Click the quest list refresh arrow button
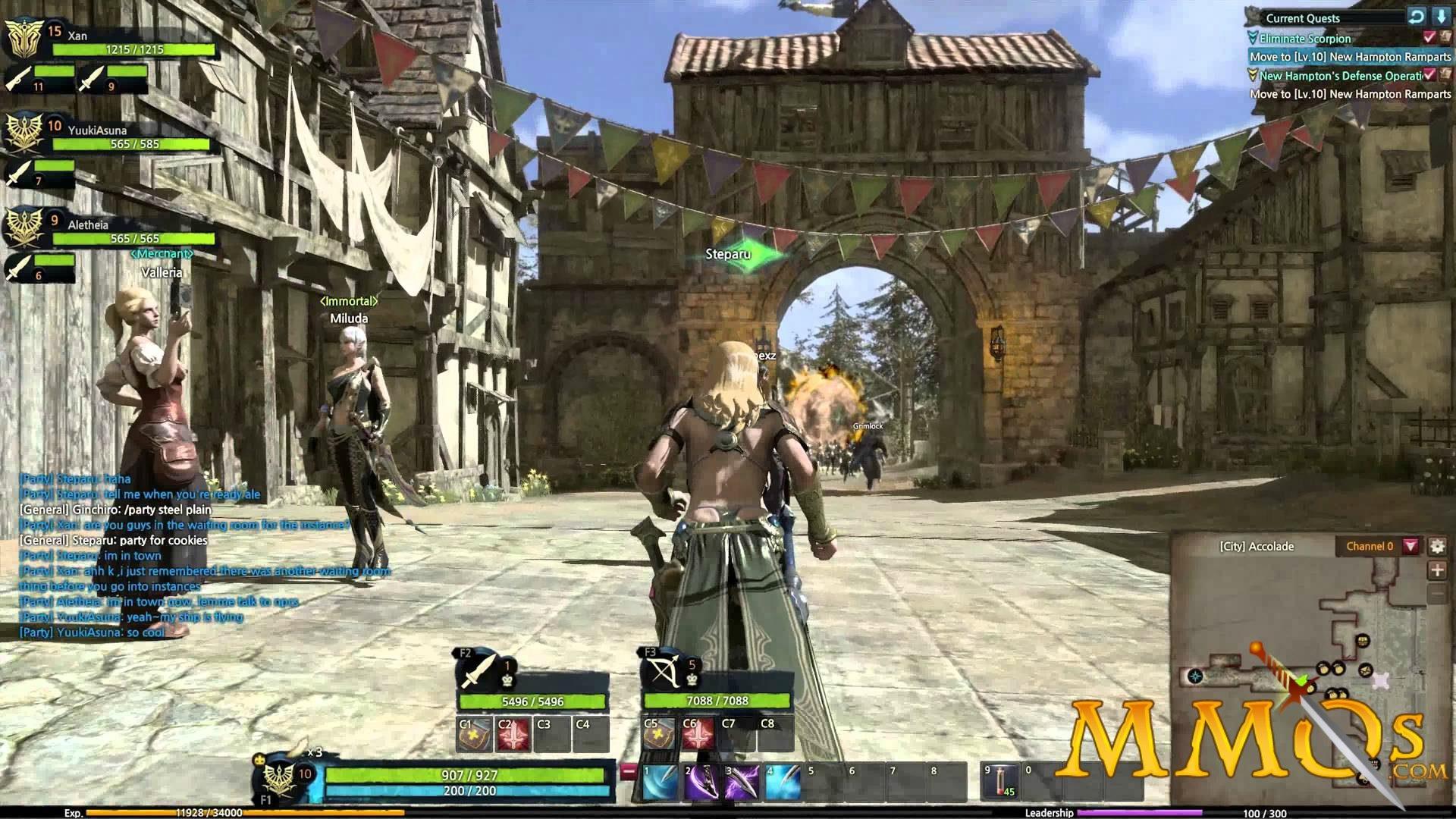 [x=1416, y=17]
